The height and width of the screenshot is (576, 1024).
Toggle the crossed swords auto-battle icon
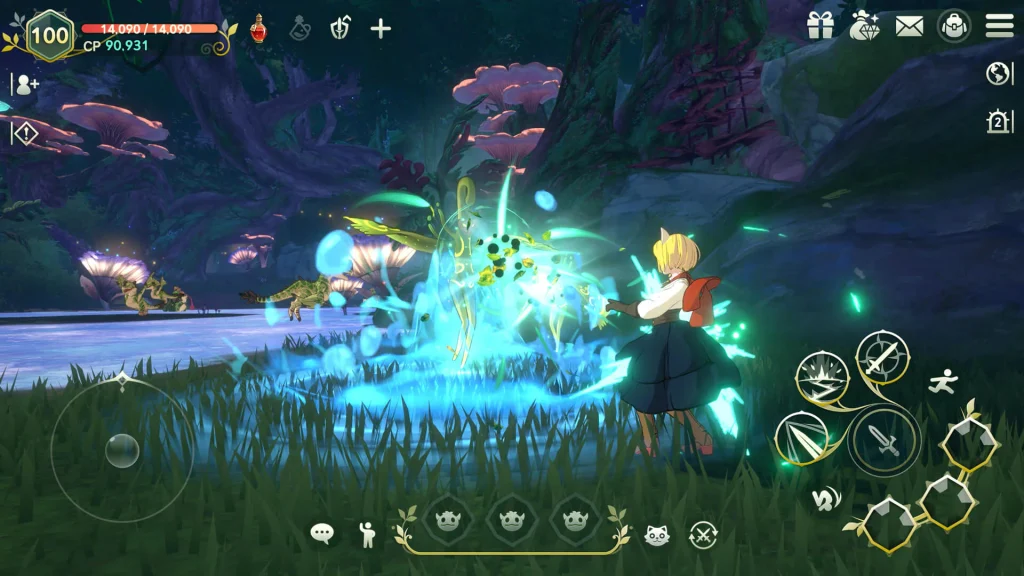tap(703, 534)
